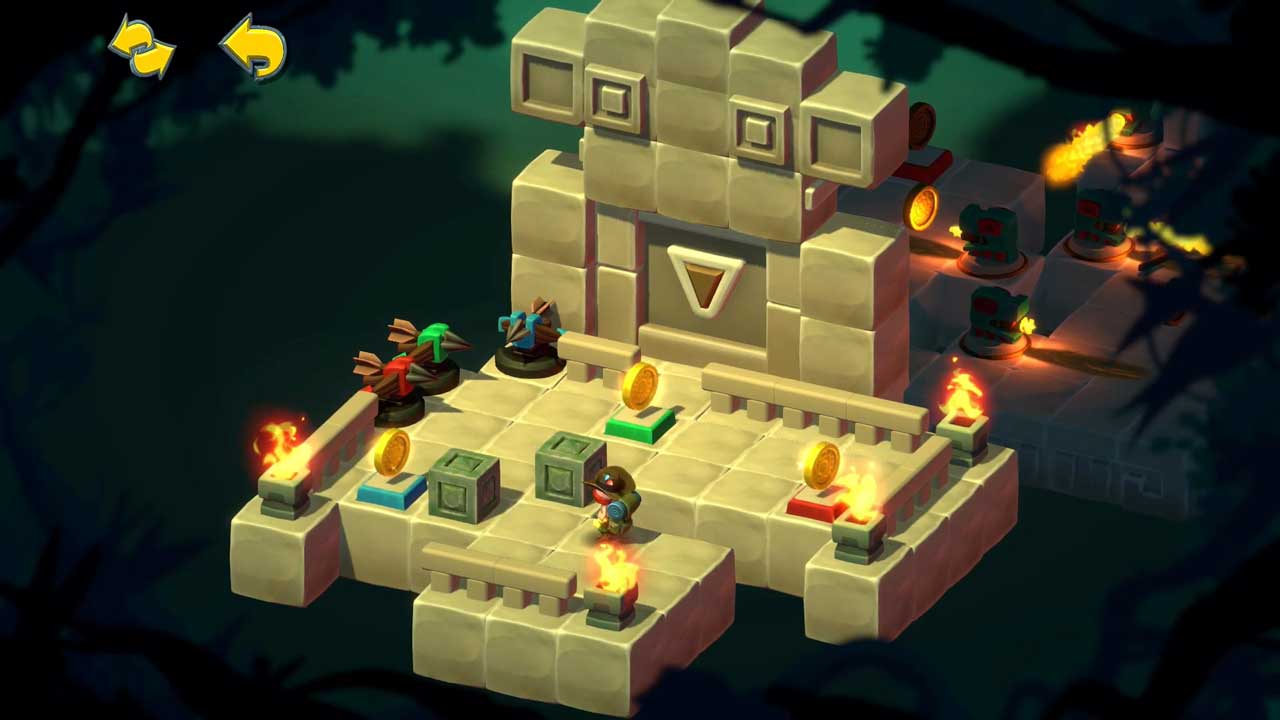Undo the last move with the curved arrow
Screen dimensions: 1280x720
click(253, 47)
